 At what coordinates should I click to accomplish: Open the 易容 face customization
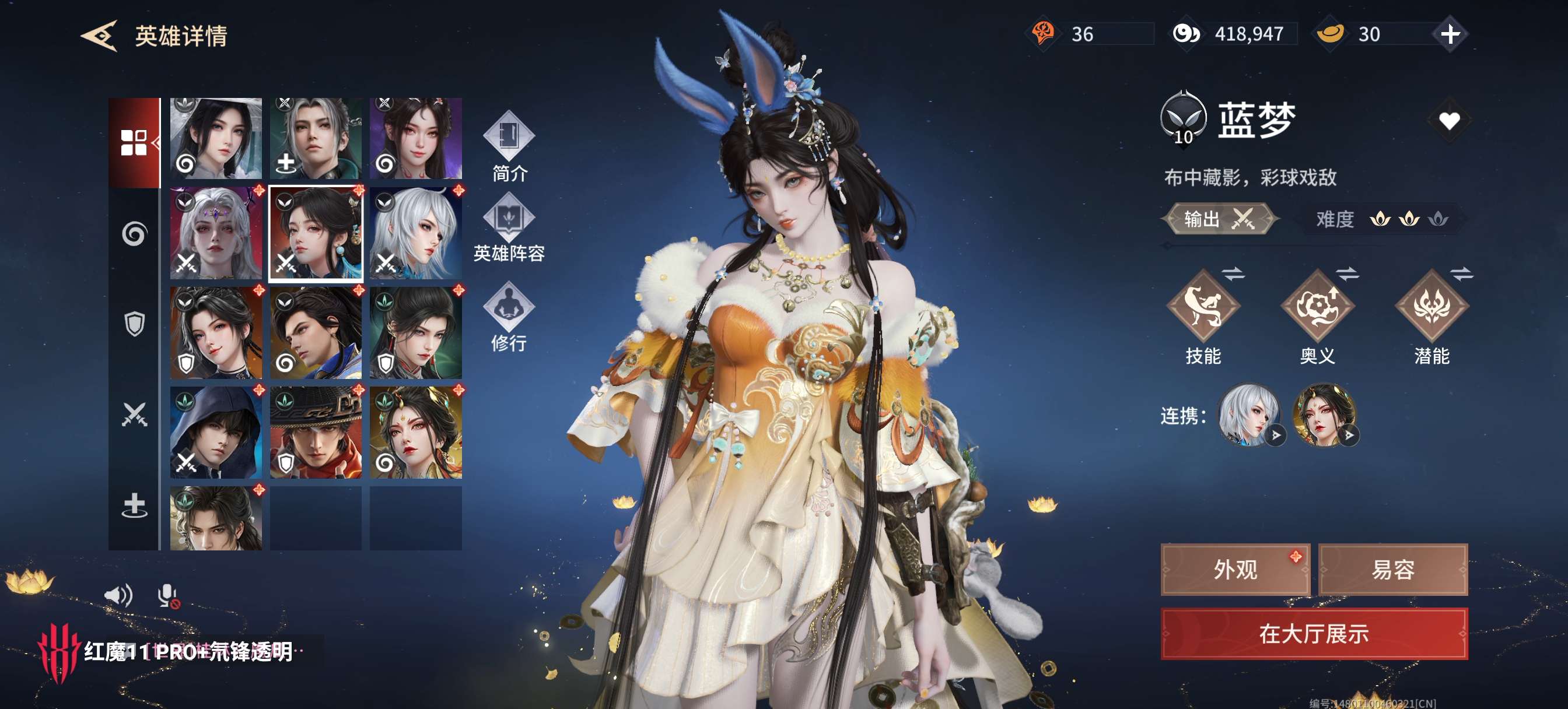pos(1392,570)
